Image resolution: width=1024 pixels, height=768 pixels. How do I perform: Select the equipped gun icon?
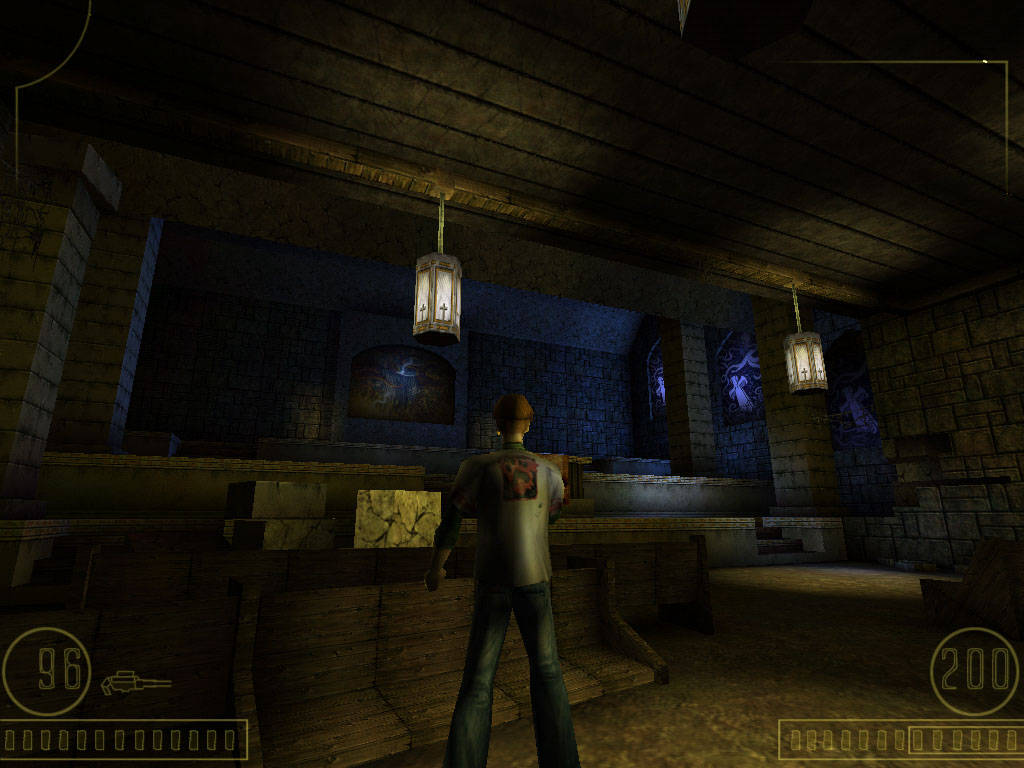(x=135, y=684)
